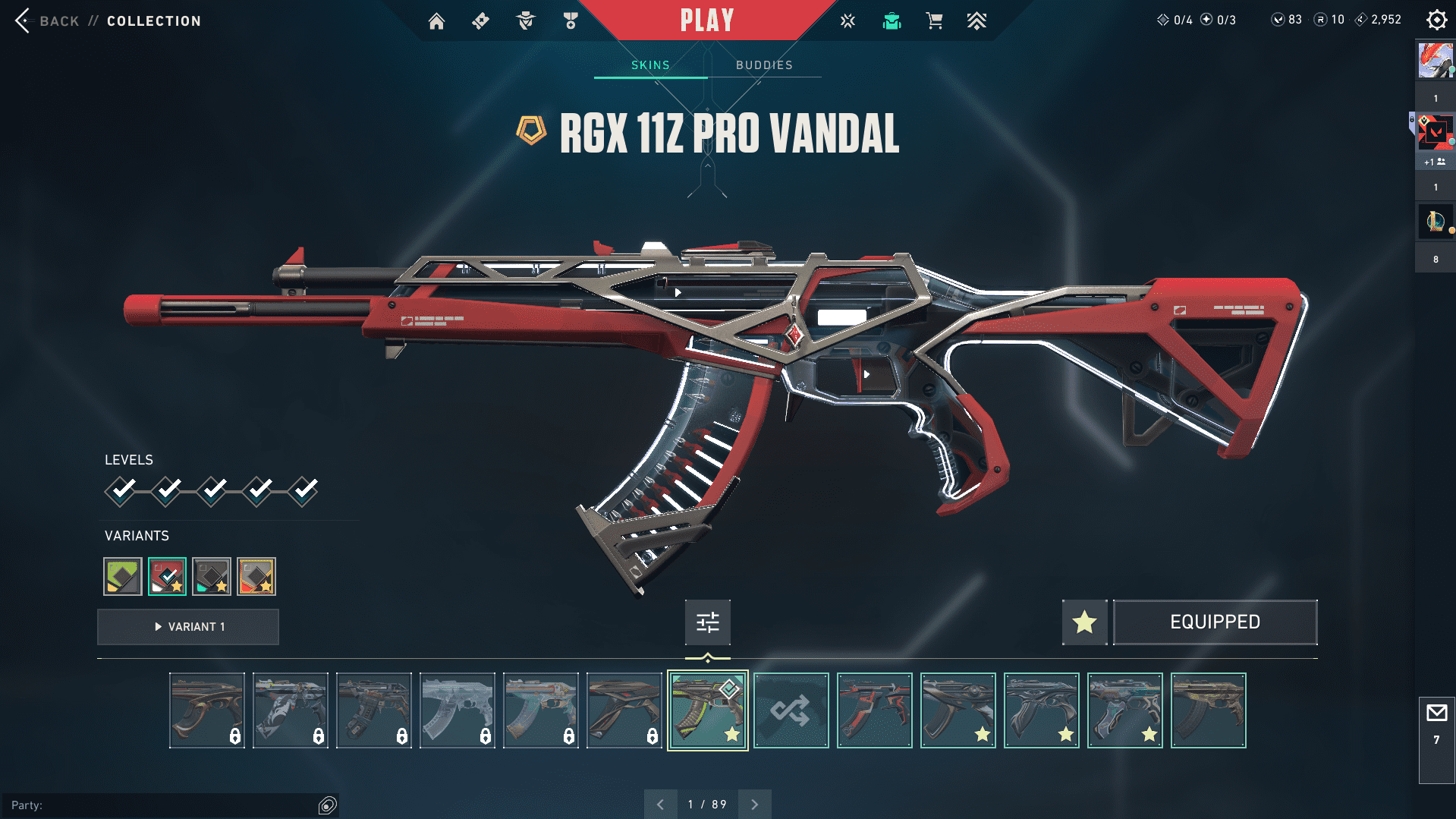Click the last completed level checkmark
This screenshot has width=1456, height=819.
pyautogui.click(x=303, y=491)
